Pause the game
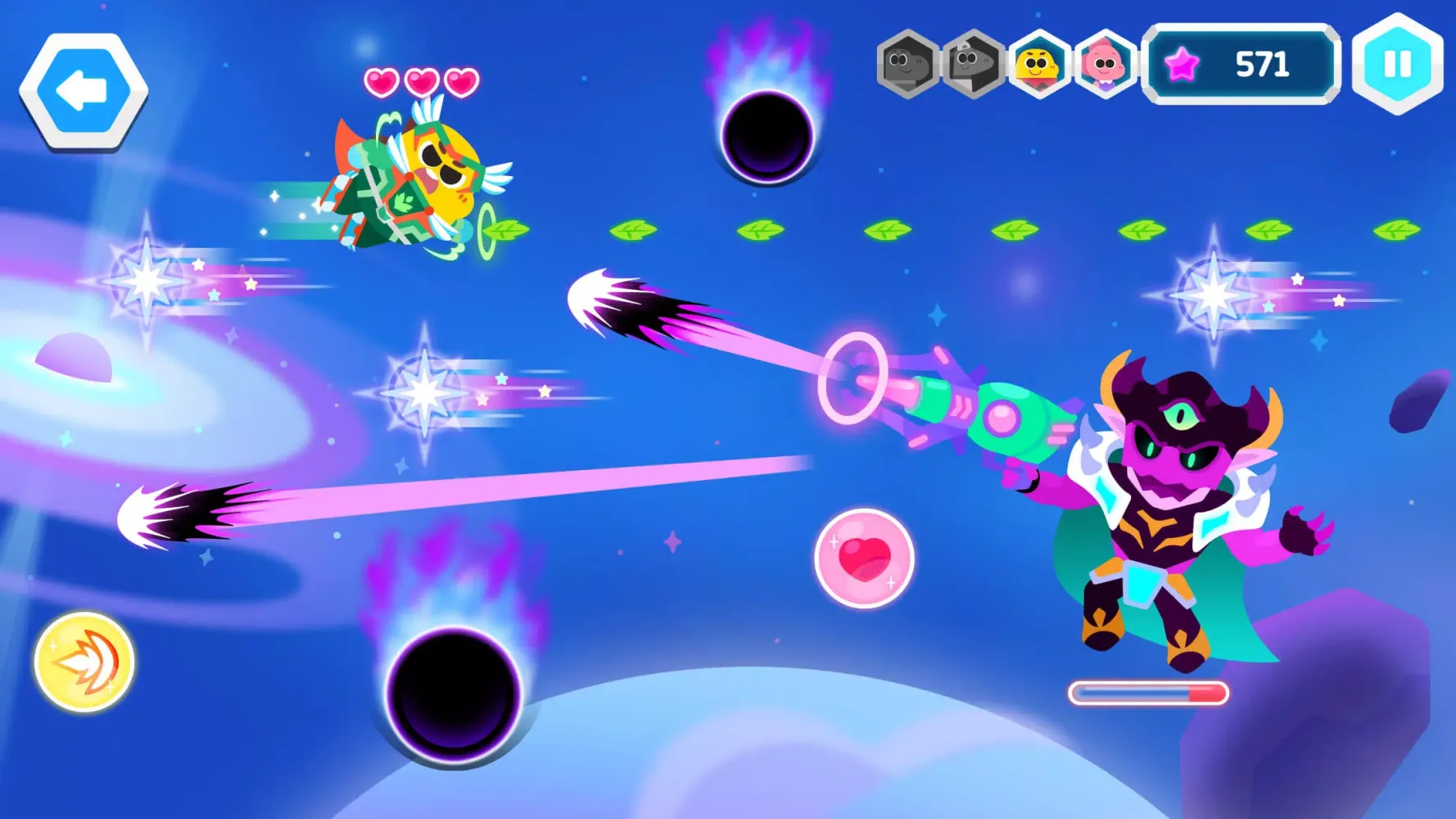This screenshot has height=819, width=1456. tap(1396, 62)
